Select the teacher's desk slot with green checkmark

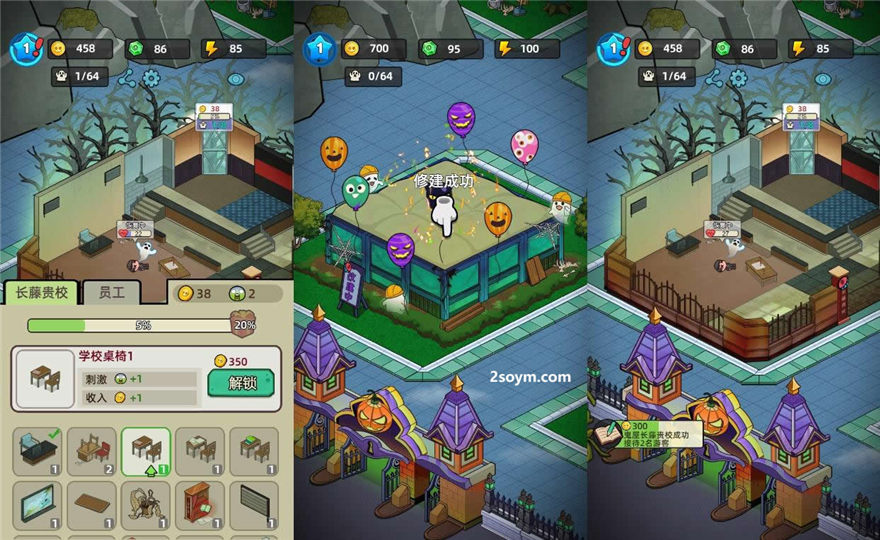pos(37,451)
